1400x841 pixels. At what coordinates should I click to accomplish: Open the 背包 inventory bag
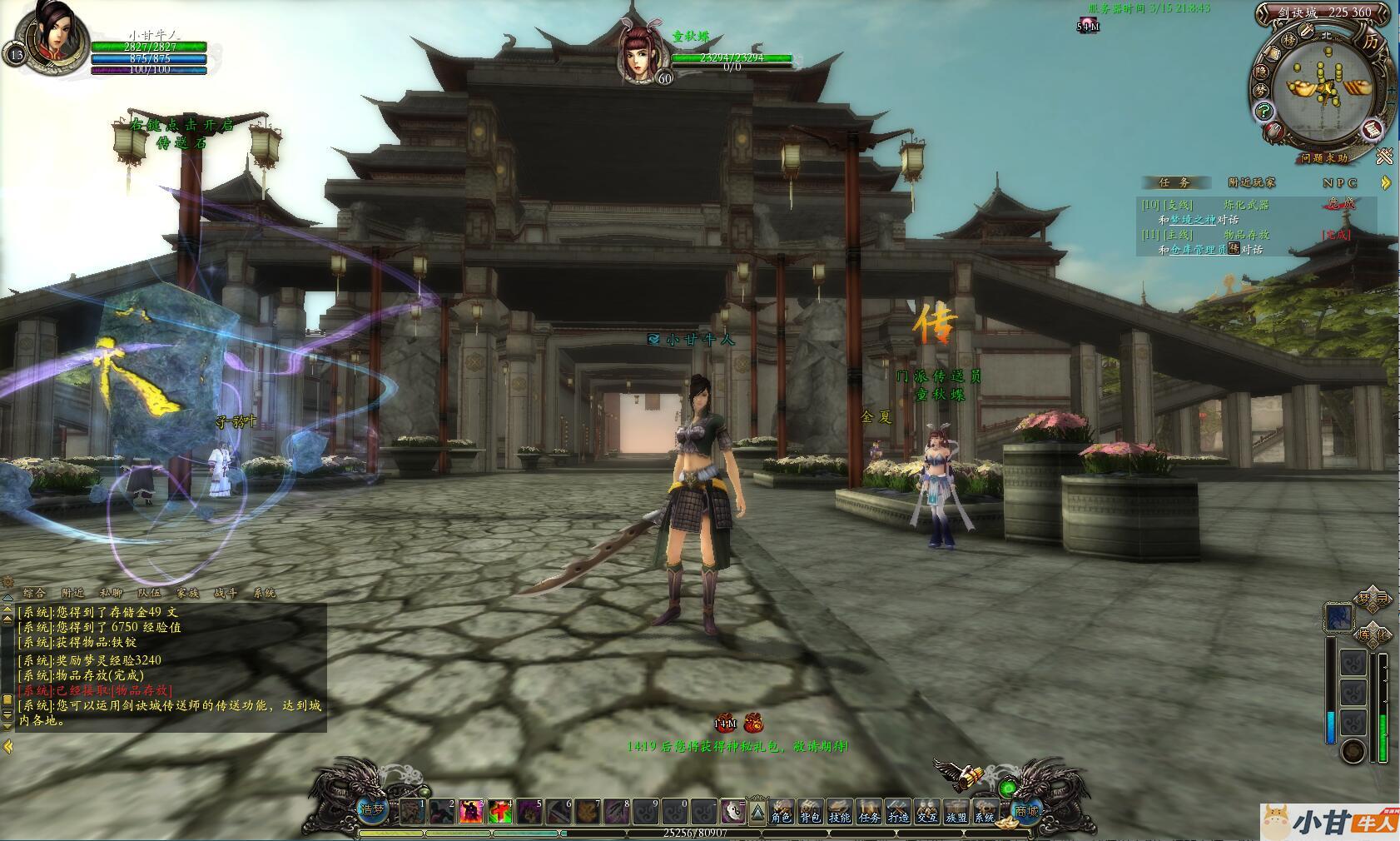pos(811,810)
